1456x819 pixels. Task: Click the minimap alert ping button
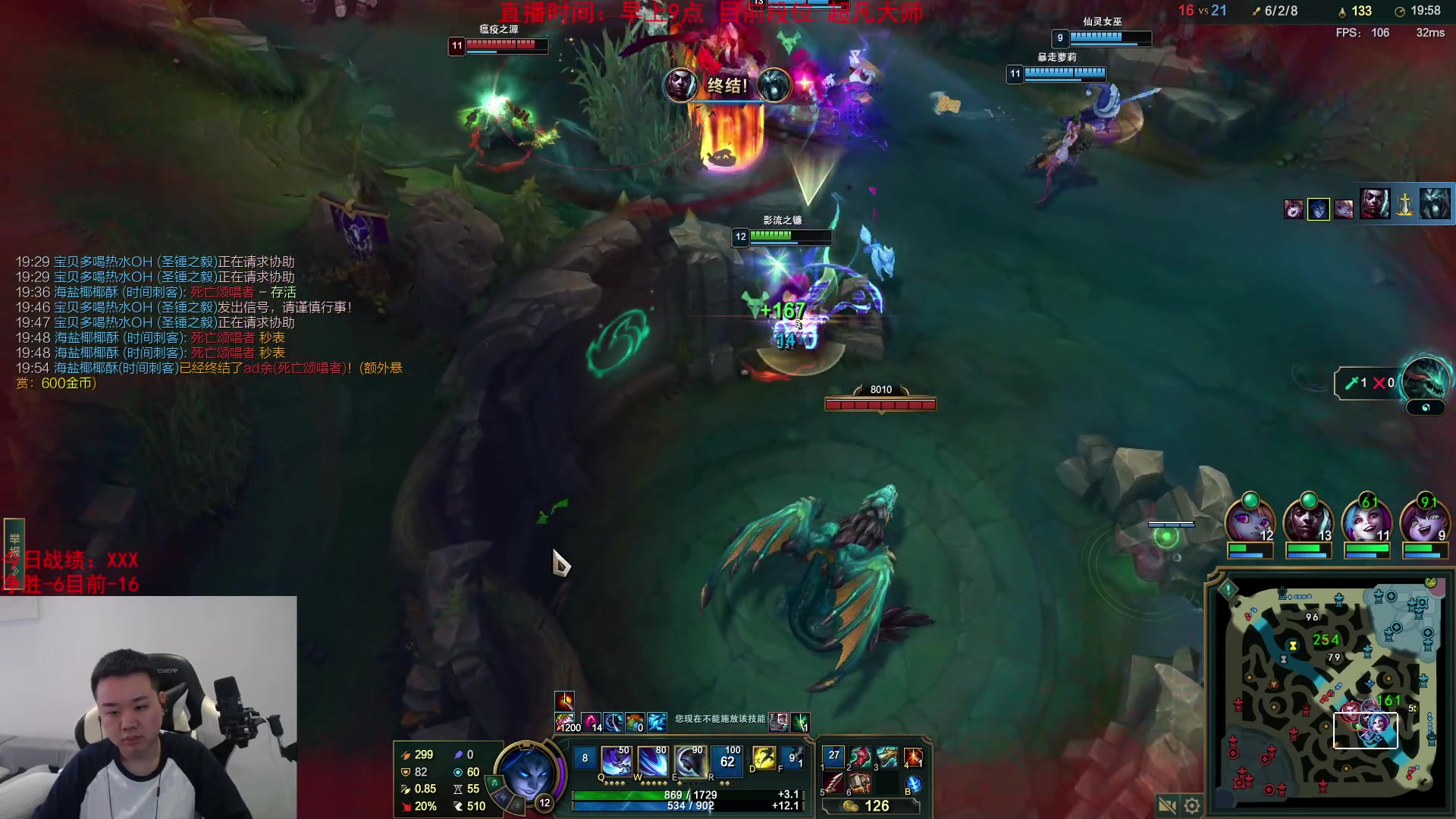1228,588
